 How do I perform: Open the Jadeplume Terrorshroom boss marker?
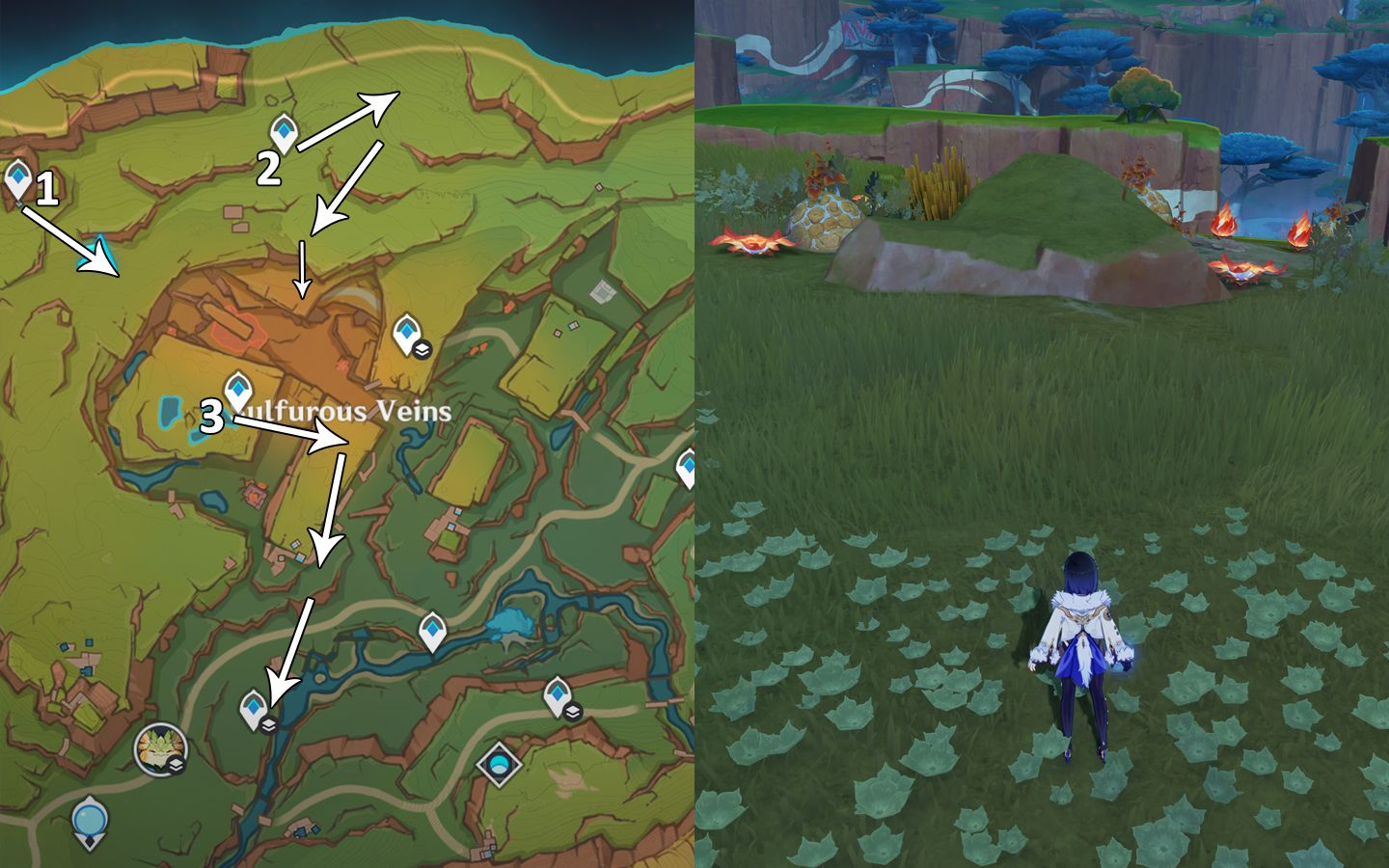[x=160, y=750]
